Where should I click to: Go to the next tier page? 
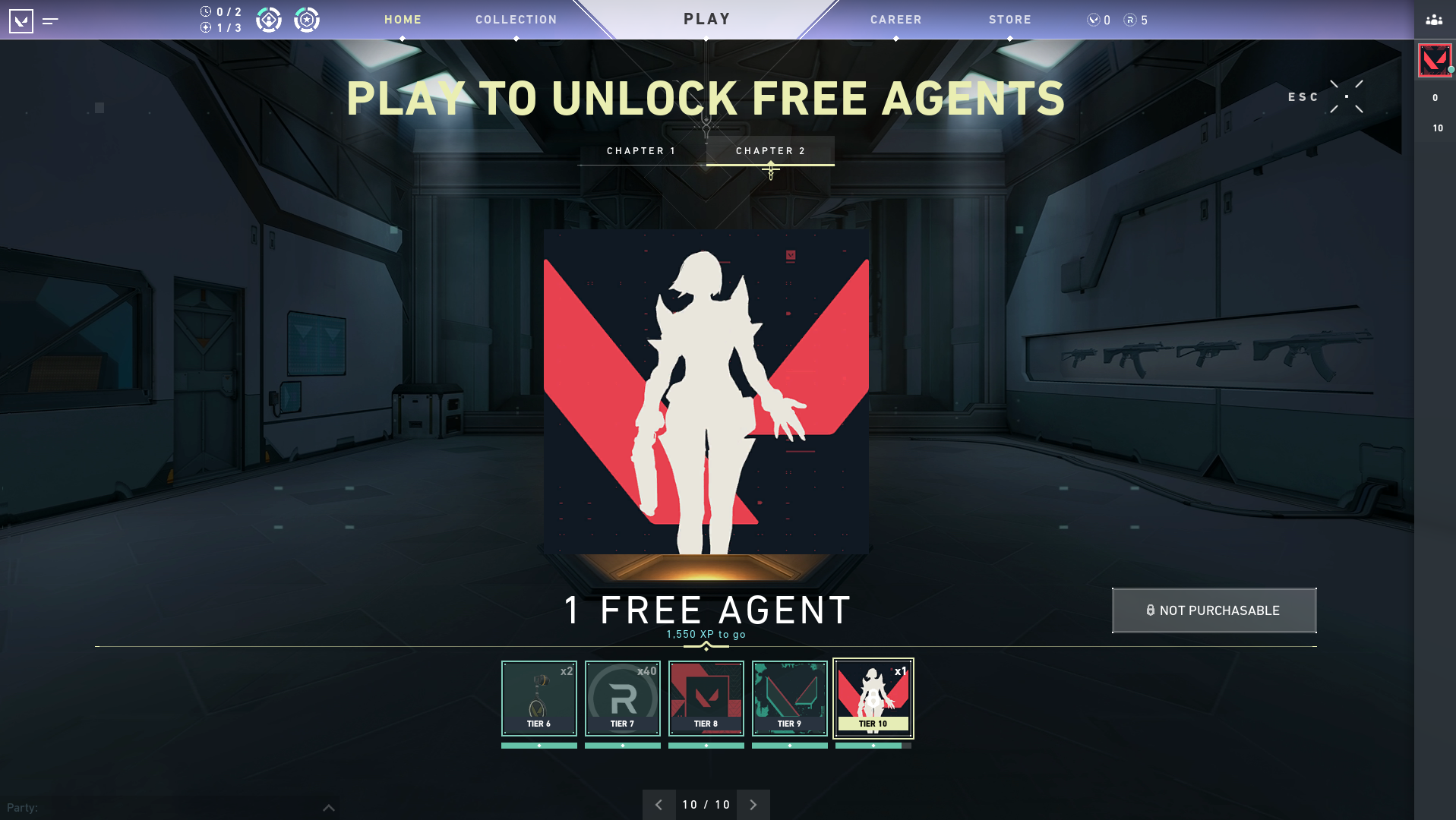(753, 805)
